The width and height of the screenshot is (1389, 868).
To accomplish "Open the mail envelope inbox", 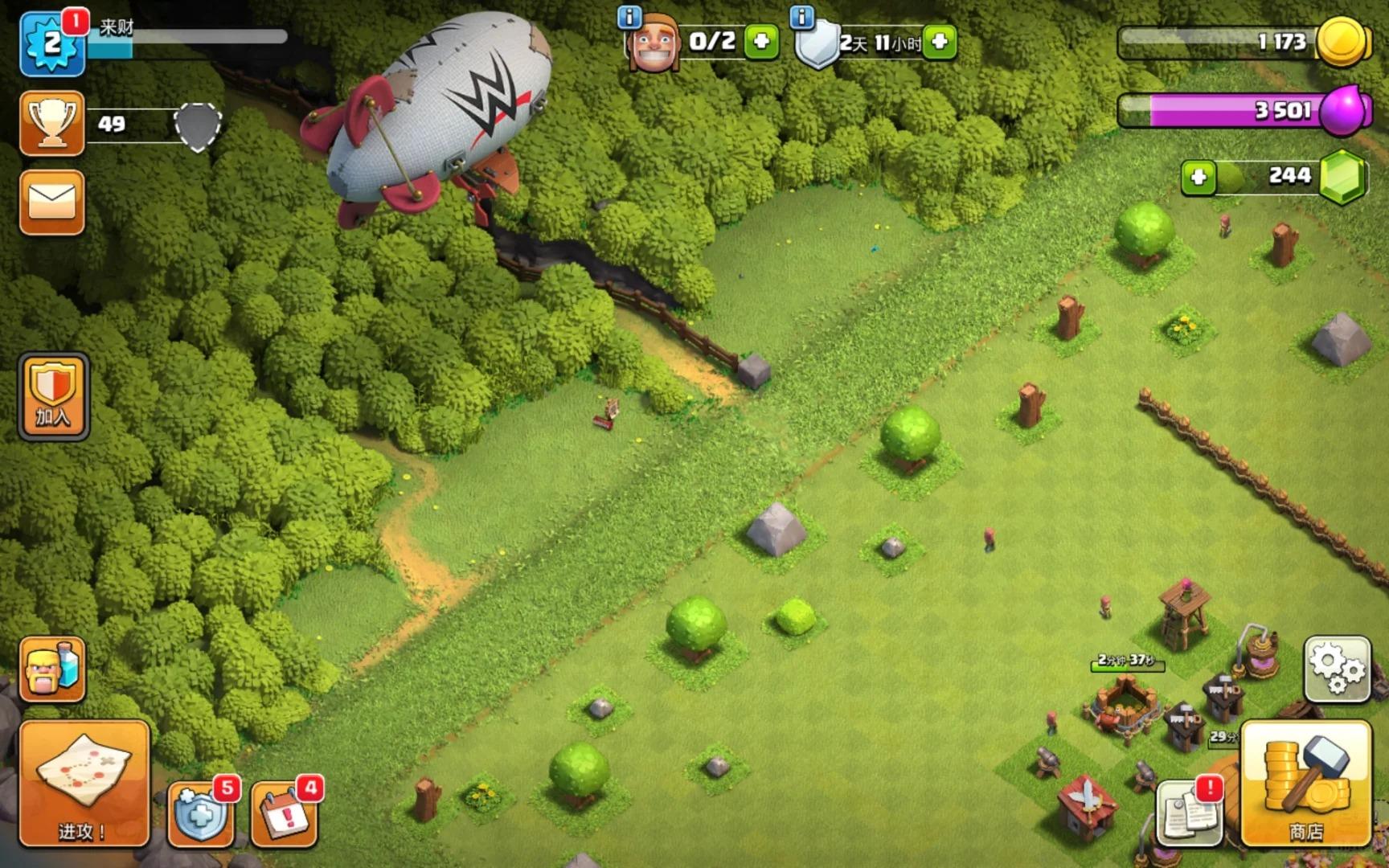I will [52, 203].
